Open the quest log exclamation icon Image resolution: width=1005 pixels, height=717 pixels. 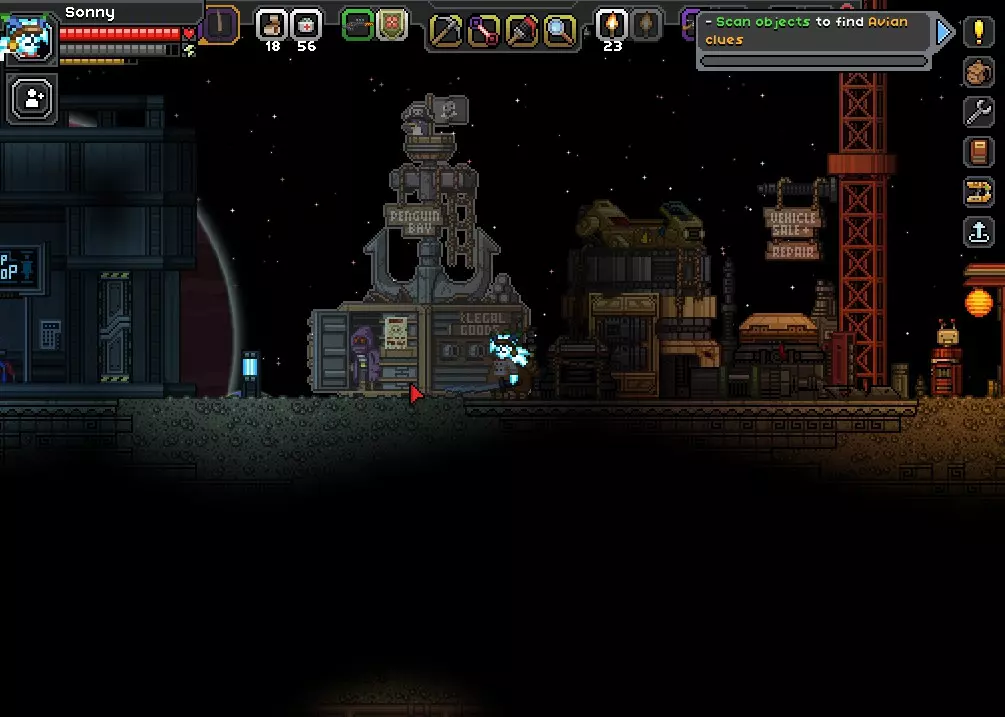[x=978, y=32]
